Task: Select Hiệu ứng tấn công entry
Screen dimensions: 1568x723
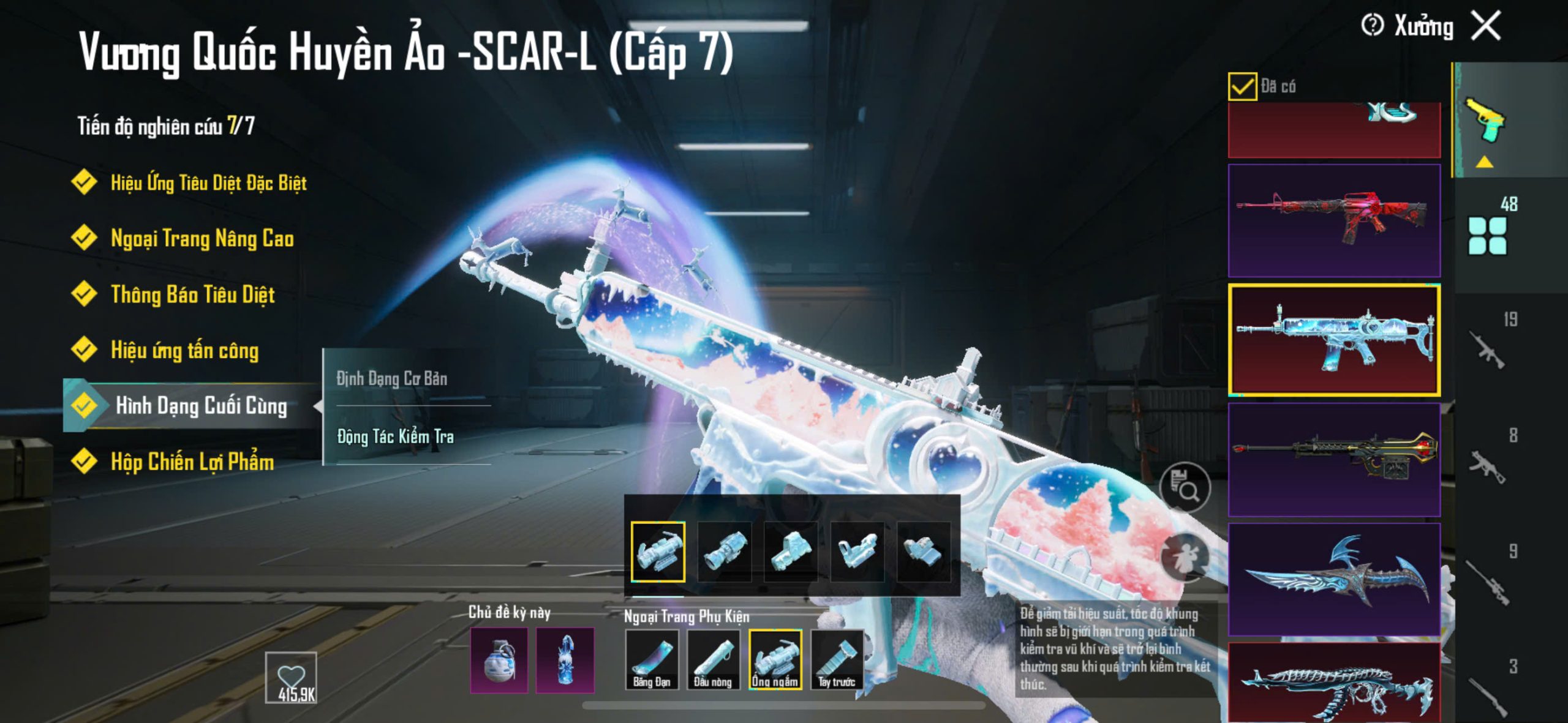Action: click(184, 350)
